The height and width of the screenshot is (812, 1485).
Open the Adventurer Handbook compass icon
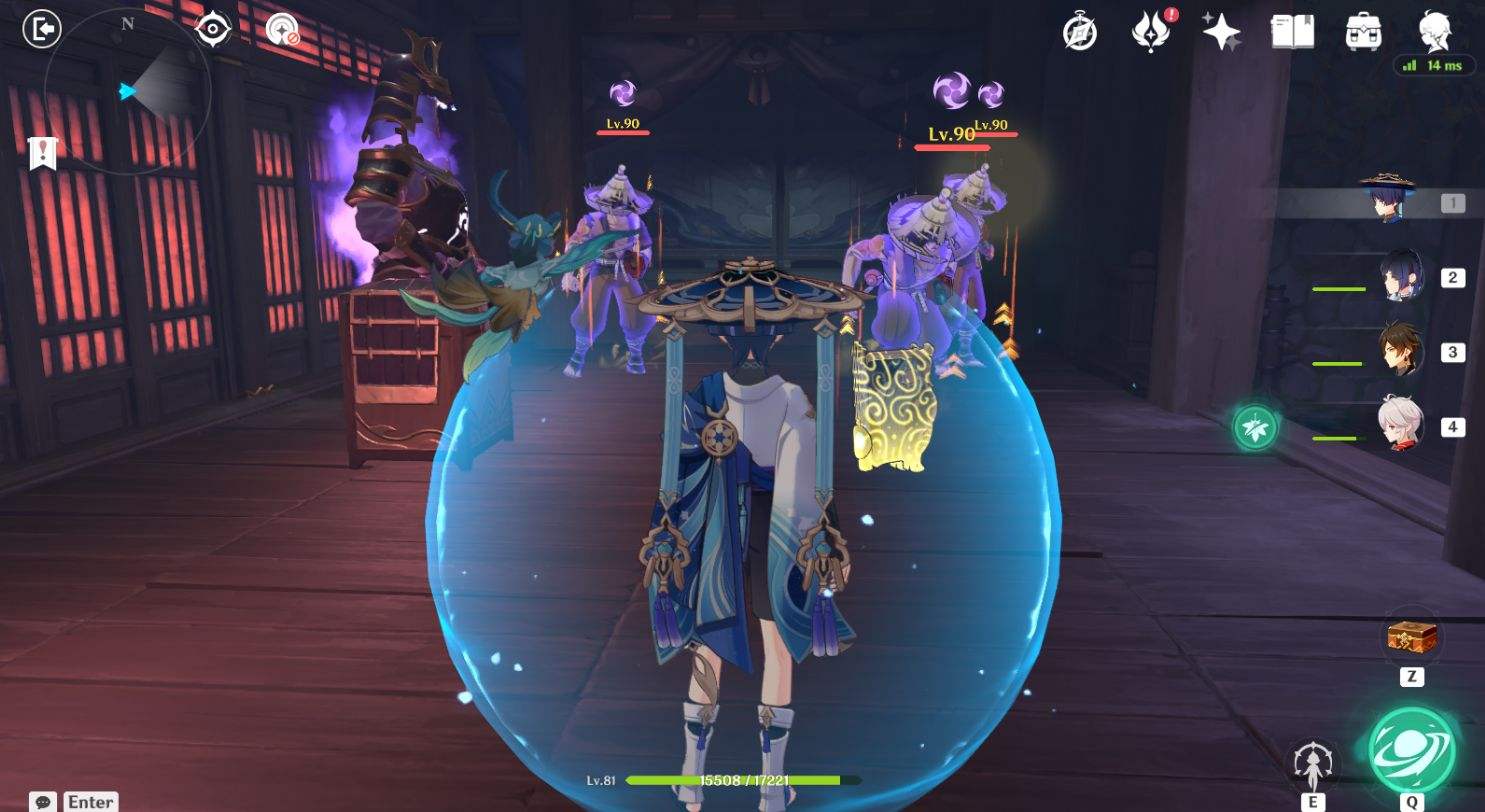pyautogui.click(x=1081, y=33)
